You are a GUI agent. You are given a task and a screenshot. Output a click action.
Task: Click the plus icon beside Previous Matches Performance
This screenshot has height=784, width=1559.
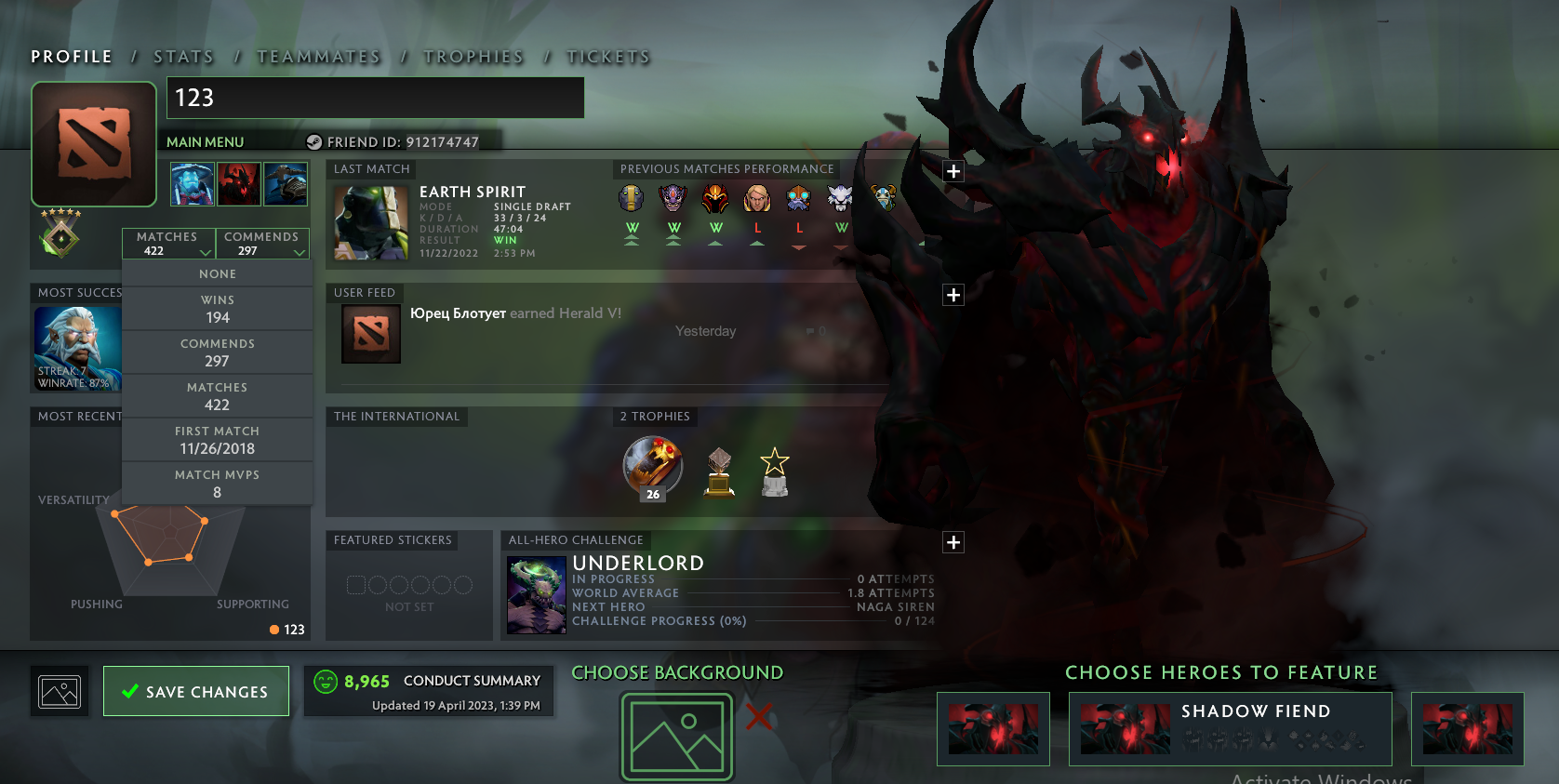[953, 171]
